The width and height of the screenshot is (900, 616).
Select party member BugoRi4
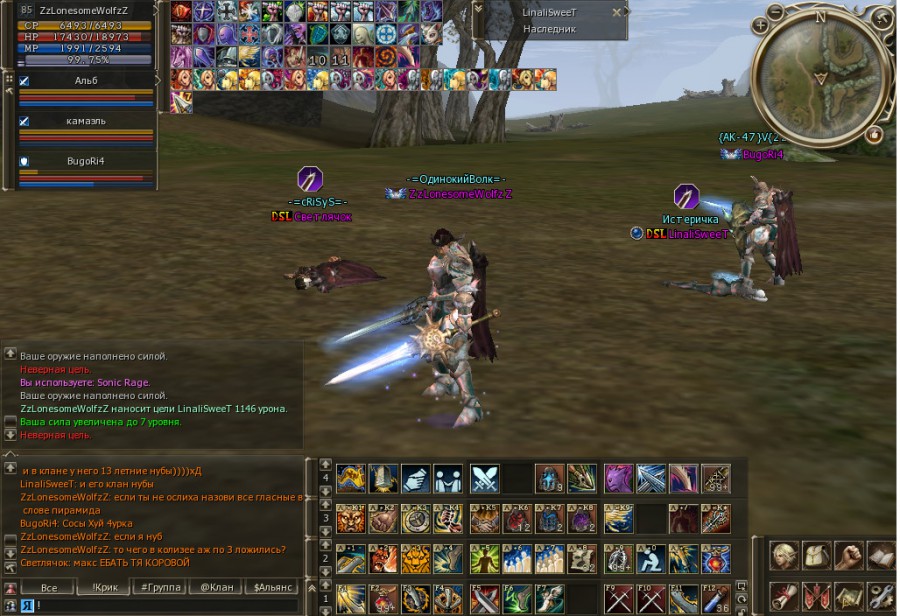point(85,160)
